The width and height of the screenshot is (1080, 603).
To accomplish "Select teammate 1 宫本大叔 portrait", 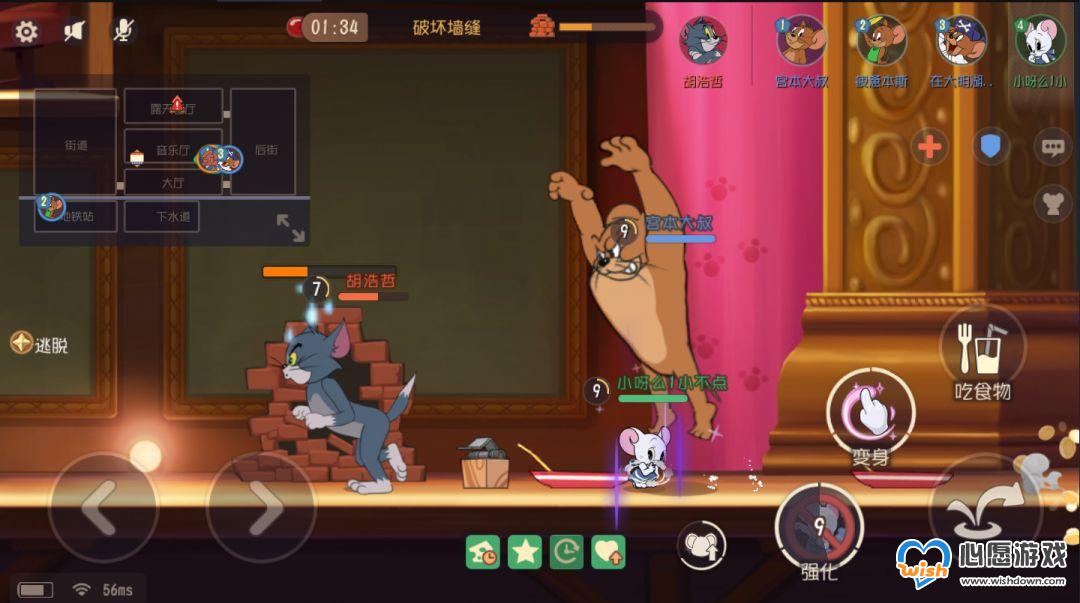I will (x=802, y=41).
